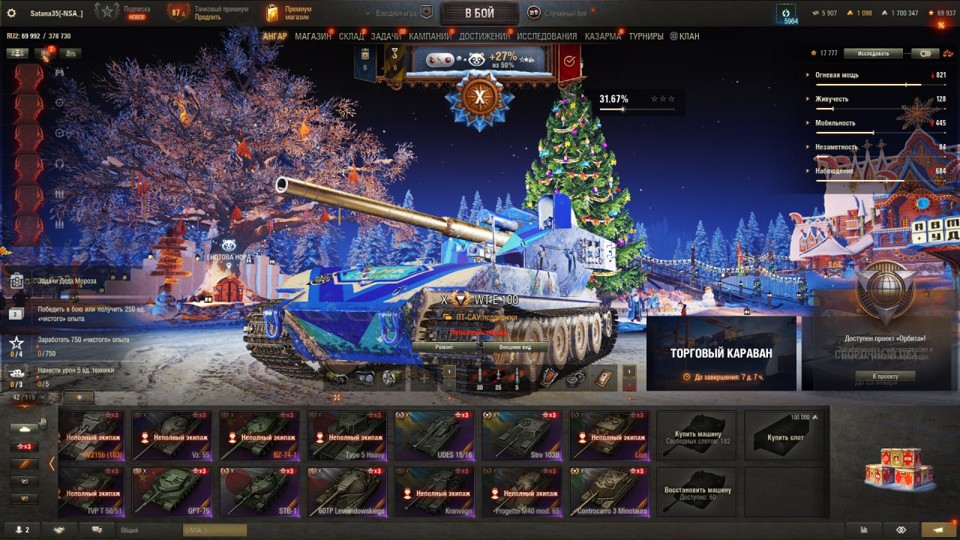The width and height of the screenshot is (960, 540).
Task: Open the ИССЛЕДОВАНИЯ tab
Action: coord(547,37)
